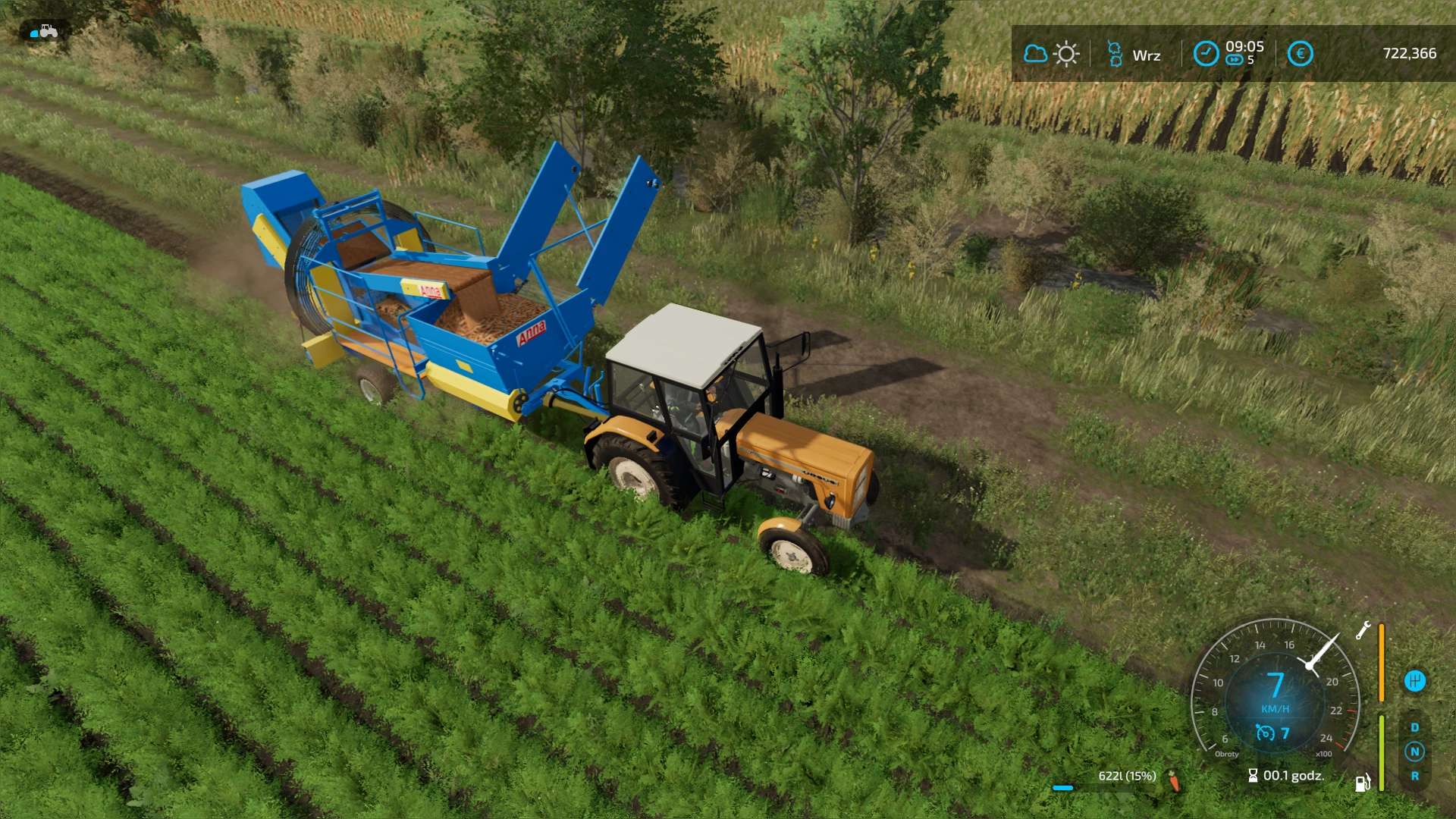Viewport: 1456px width, 819px height.
Task: Click the tractor icon in the top-left corner
Action: [x=44, y=32]
